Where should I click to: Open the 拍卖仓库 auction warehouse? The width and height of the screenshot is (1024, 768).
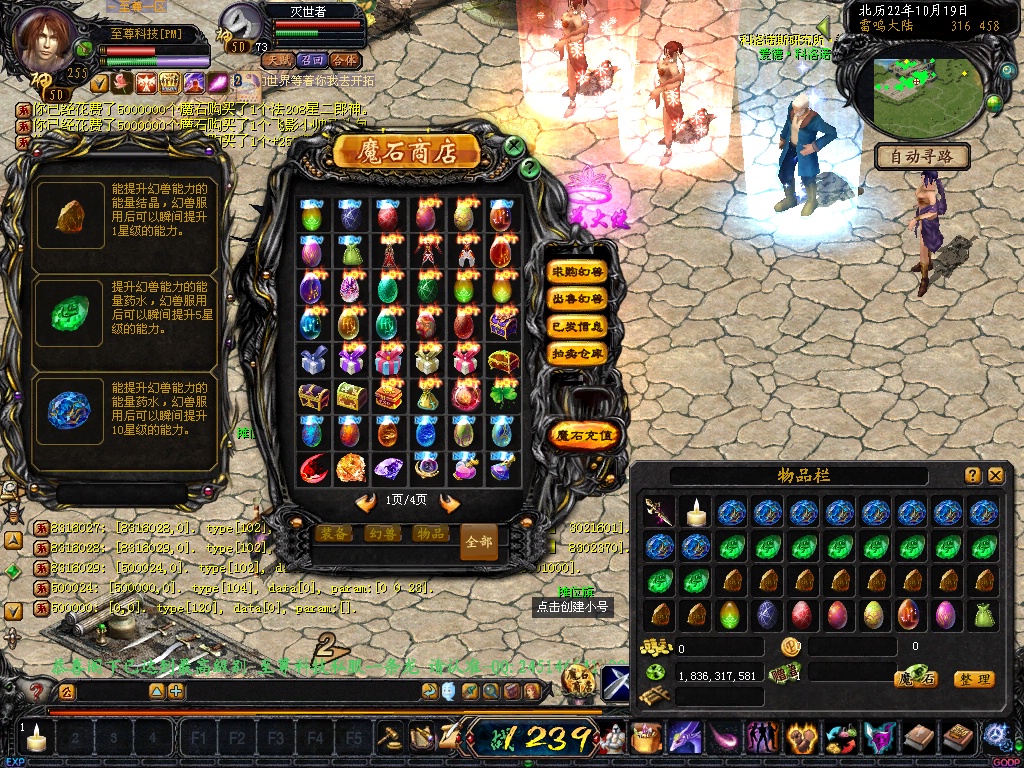pyautogui.click(x=577, y=352)
